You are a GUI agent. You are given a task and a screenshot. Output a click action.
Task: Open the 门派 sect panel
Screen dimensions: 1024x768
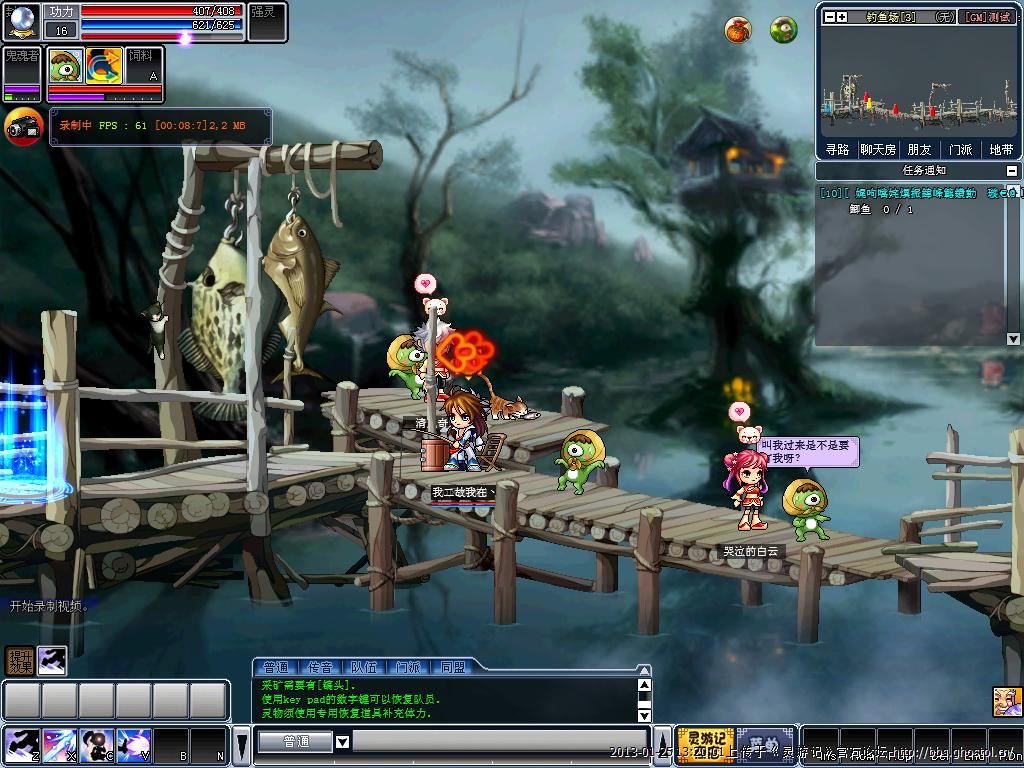point(960,150)
